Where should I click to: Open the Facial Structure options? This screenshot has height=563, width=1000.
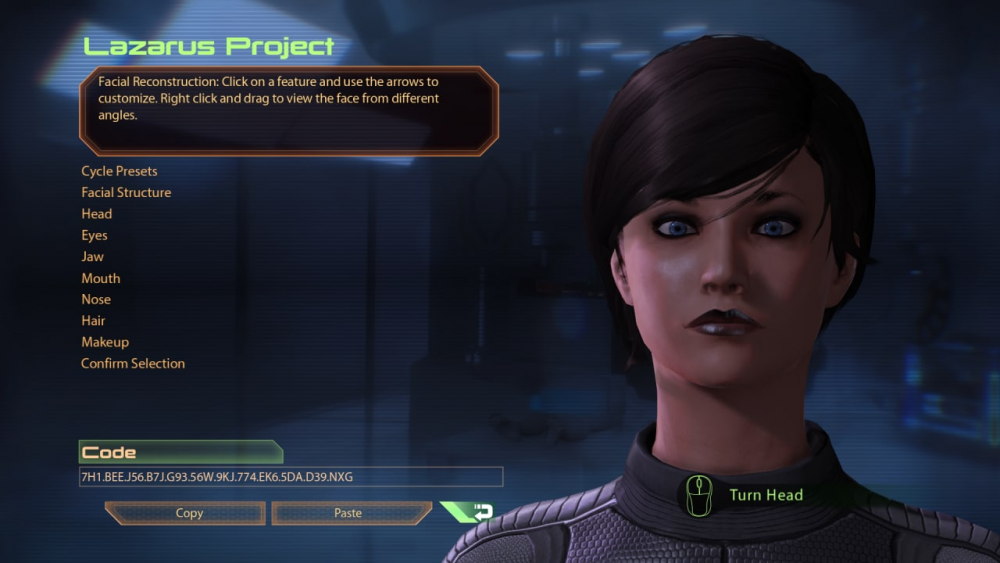pyautogui.click(x=126, y=192)
